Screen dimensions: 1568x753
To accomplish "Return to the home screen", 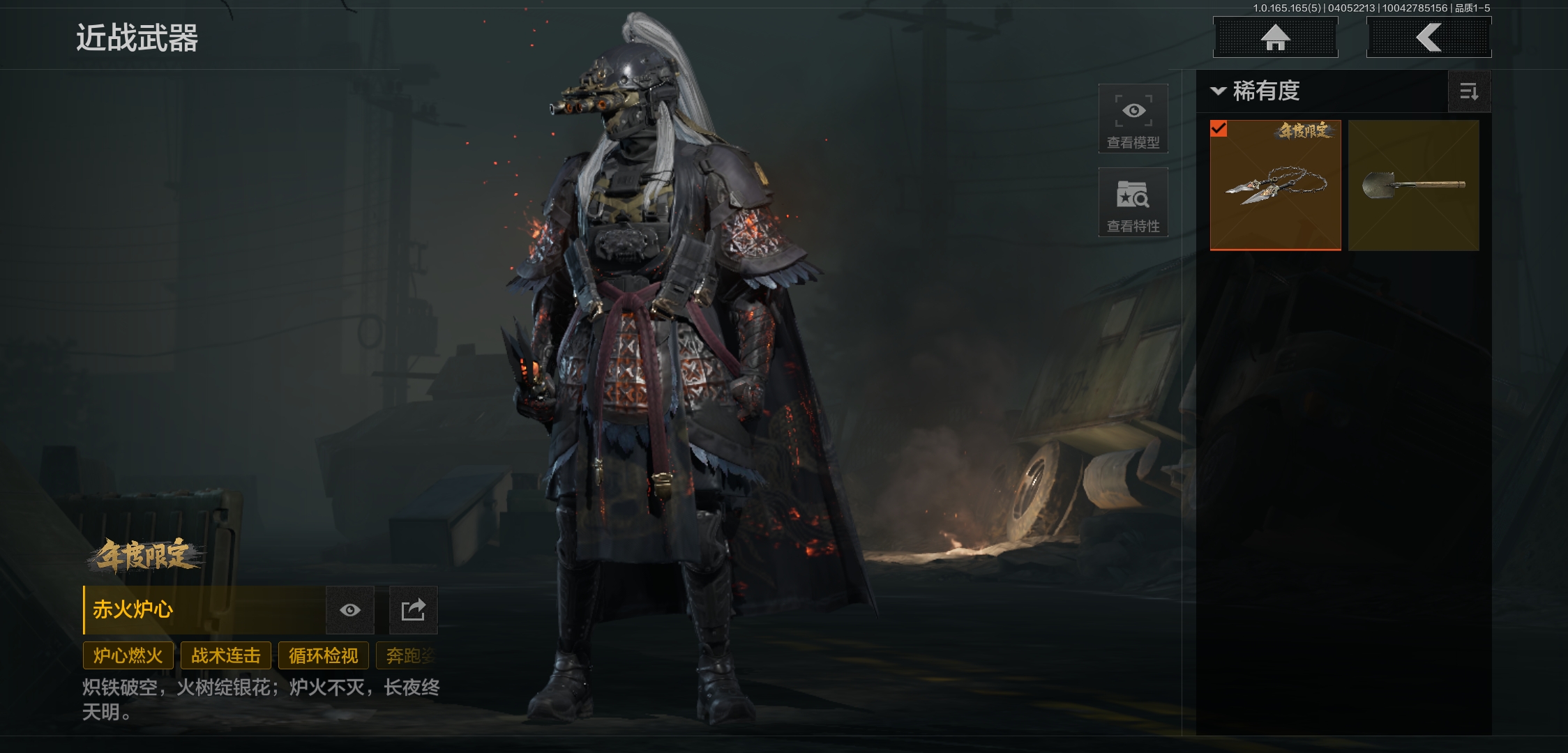I will click(1275, 38).
